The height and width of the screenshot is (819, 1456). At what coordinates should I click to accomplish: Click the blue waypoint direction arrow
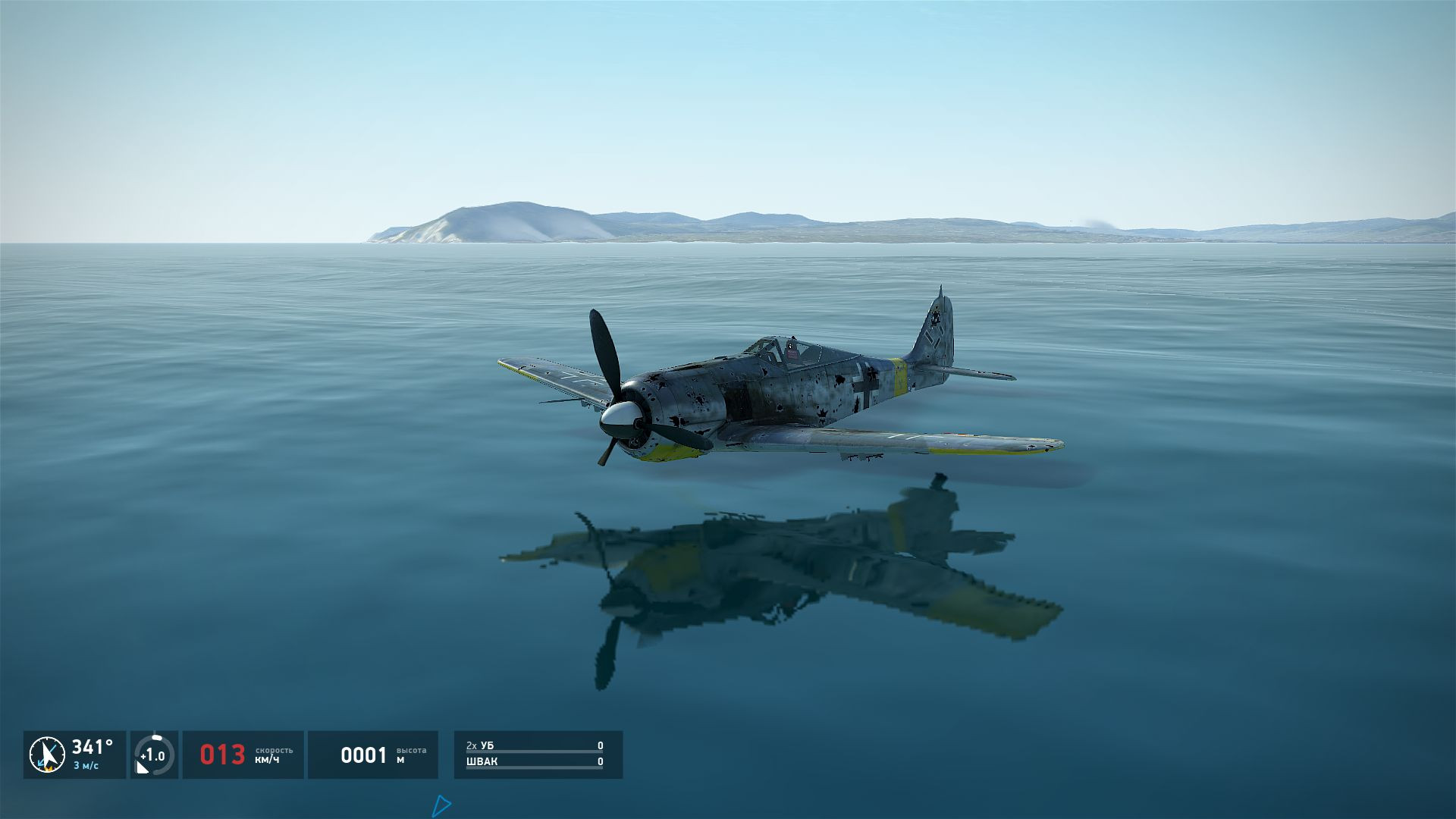point(441,805)
